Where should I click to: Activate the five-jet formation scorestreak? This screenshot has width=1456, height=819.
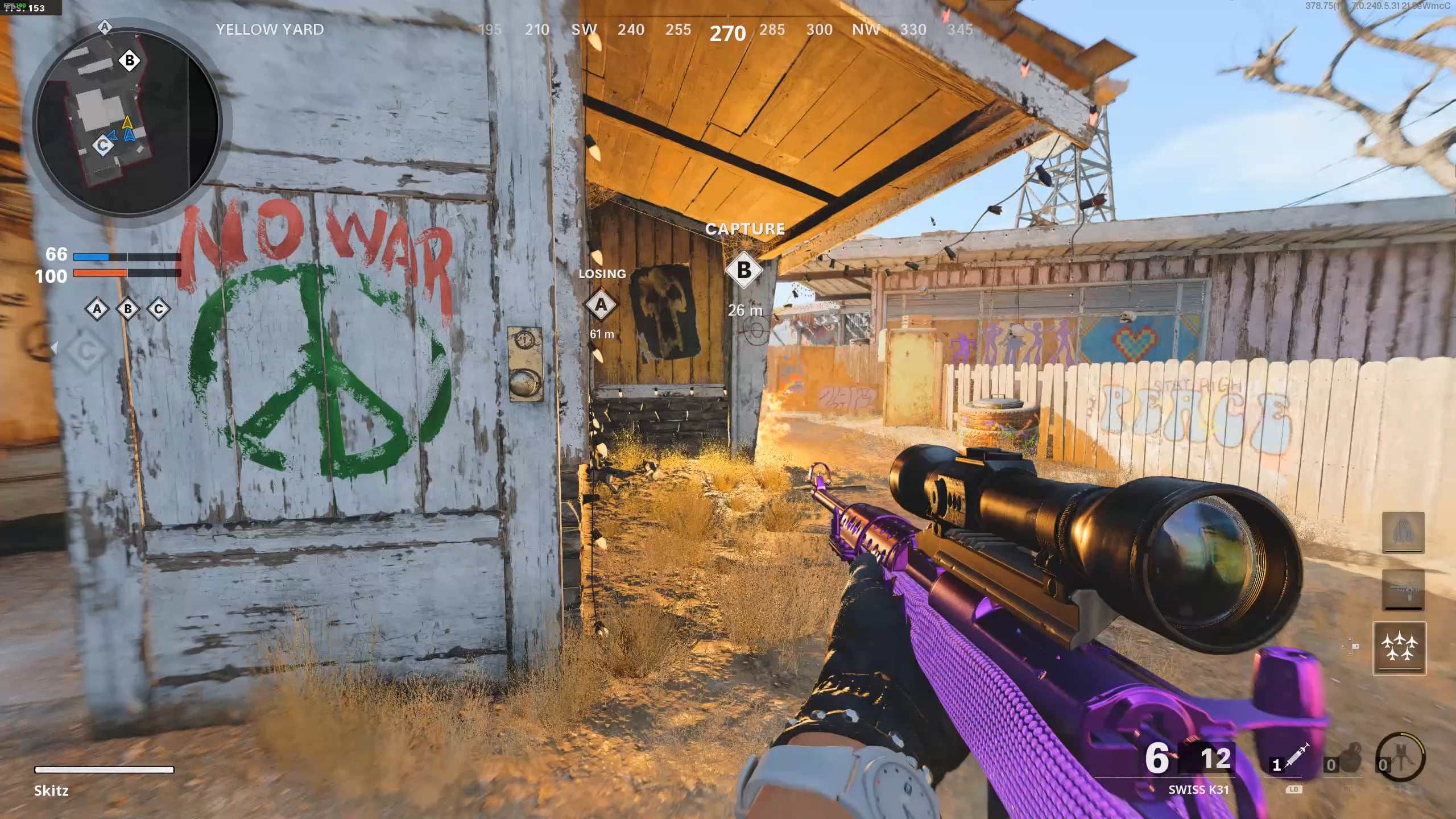1399,648
